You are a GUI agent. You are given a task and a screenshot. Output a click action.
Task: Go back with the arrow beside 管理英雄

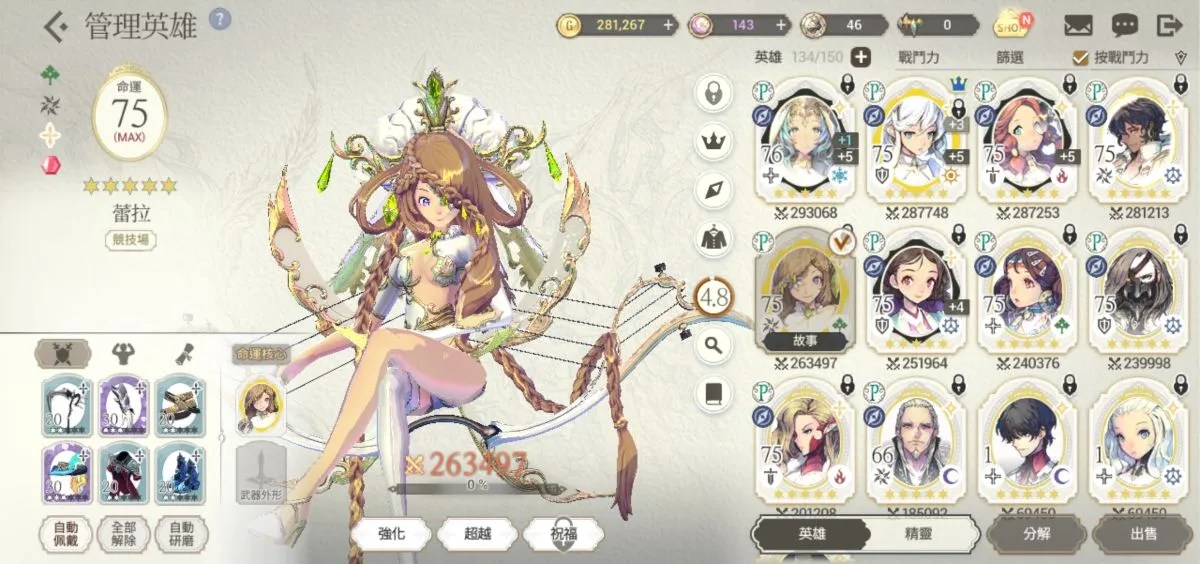[x=56, y=26]
